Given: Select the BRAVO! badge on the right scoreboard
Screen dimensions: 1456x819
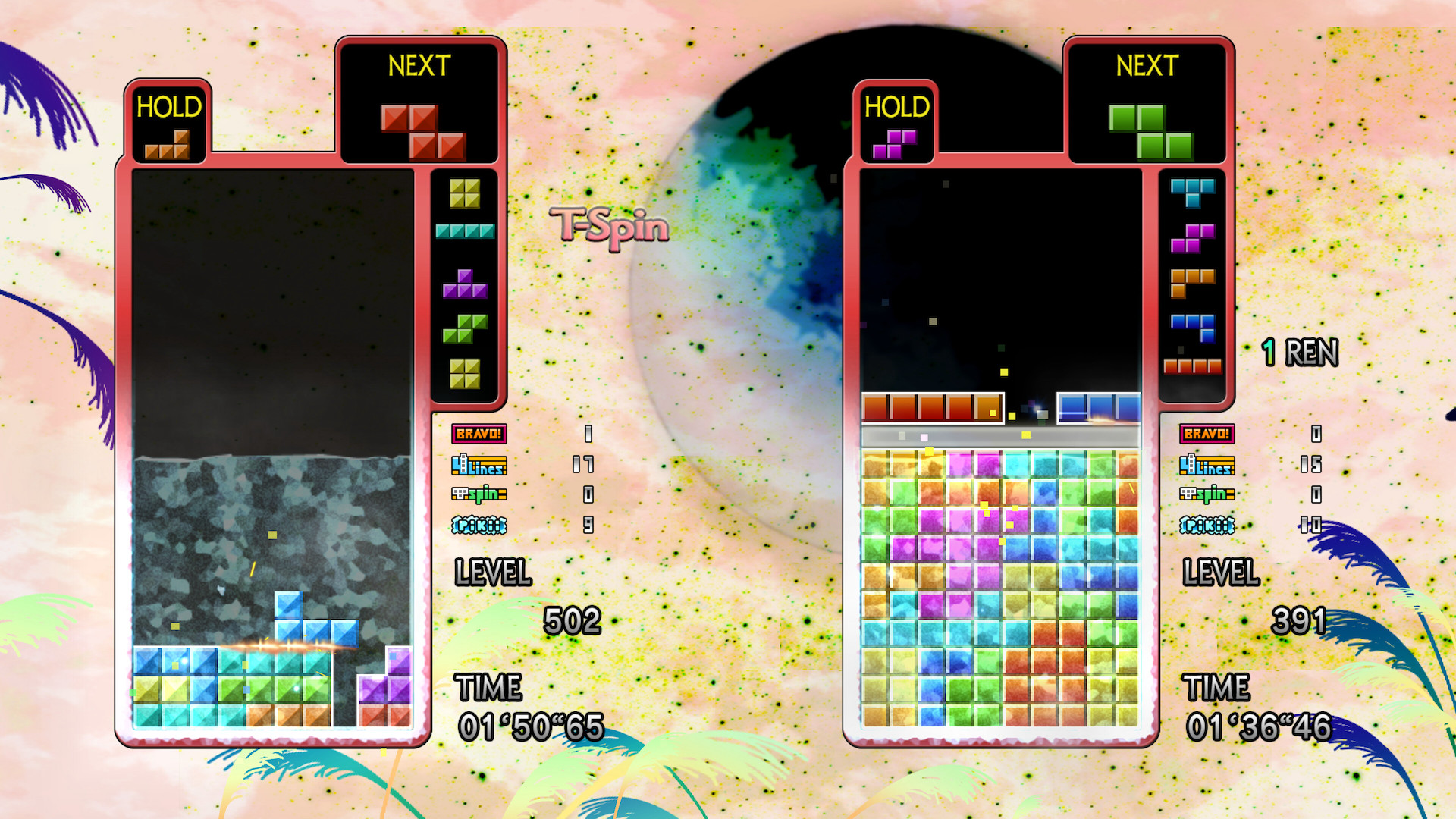Looking at the screenshot, I should pyautogui.click(x=1208, y=435).
